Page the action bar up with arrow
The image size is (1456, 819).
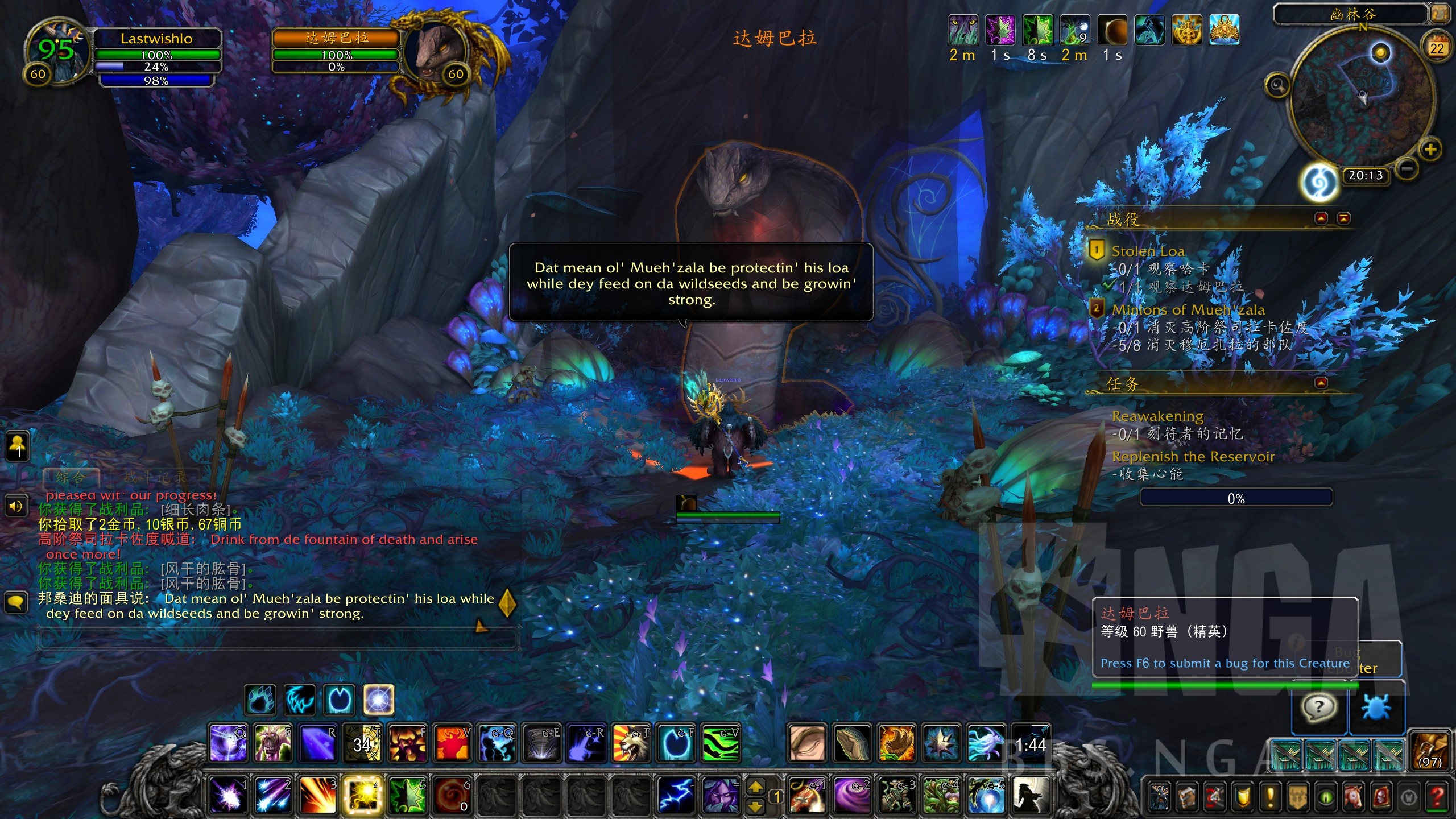tap(755, 787)
